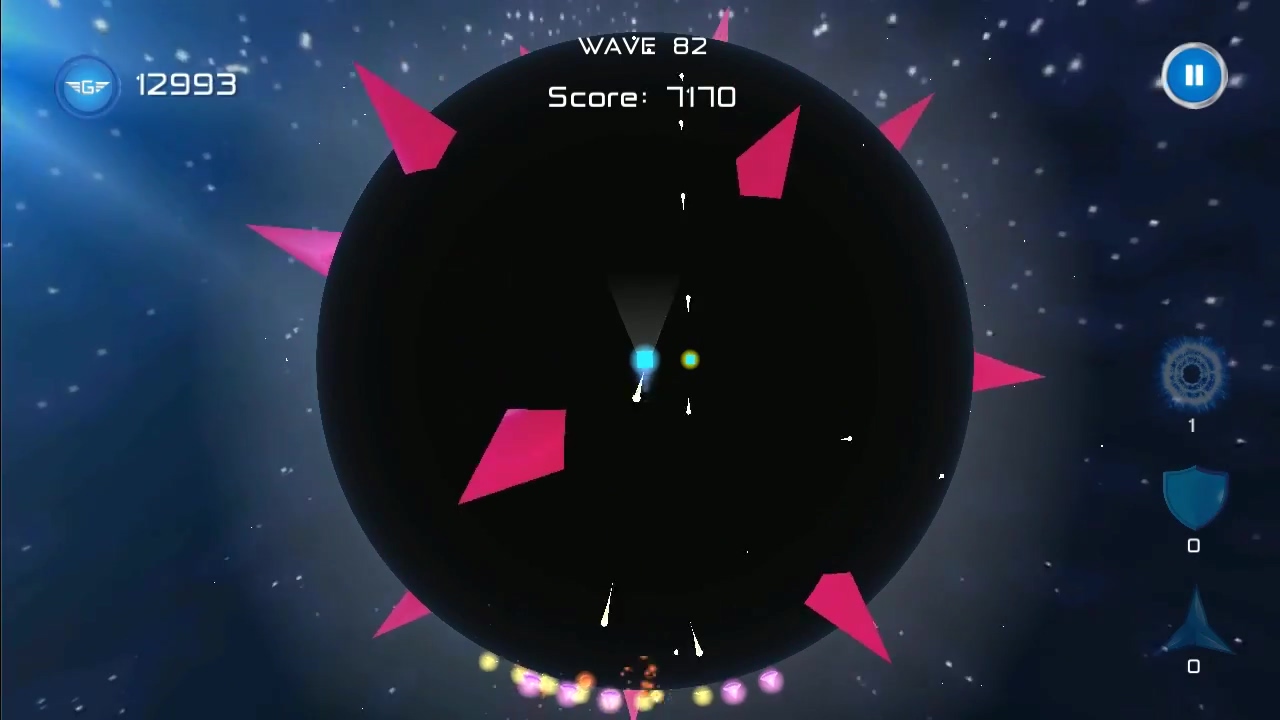Click the black hole counter showing 1
1280x720 pixels.
[x=1192, y=425]
